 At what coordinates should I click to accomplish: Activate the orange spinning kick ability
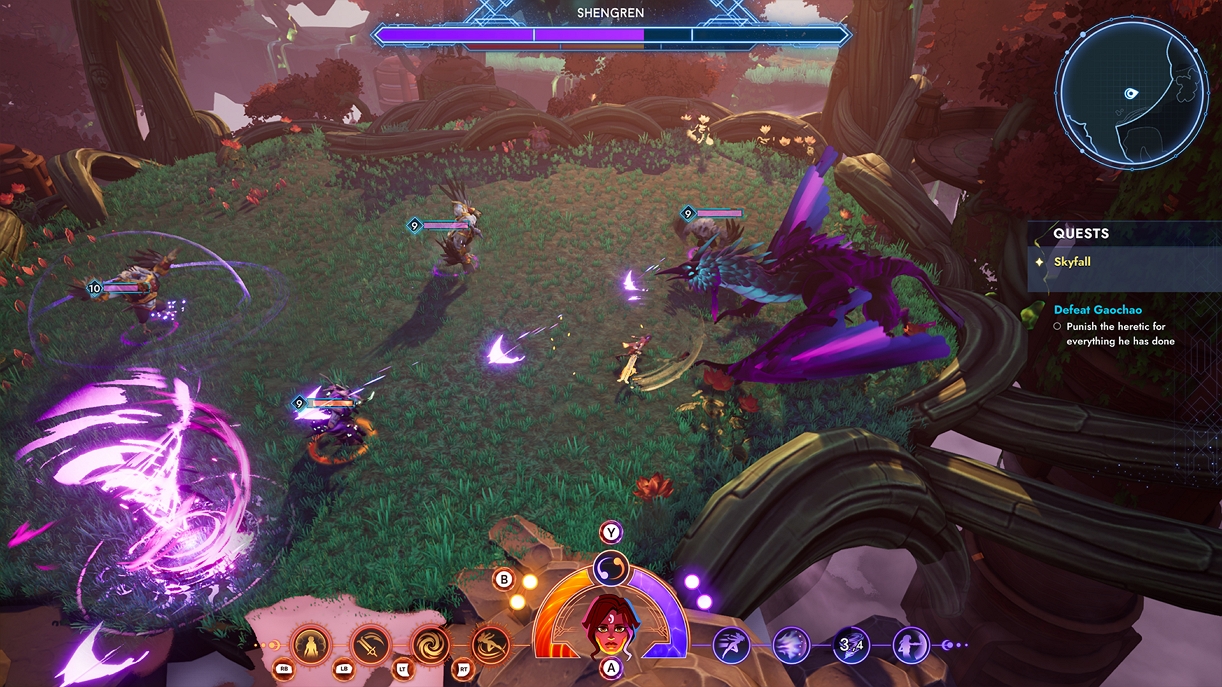click(x=490, y=645)
